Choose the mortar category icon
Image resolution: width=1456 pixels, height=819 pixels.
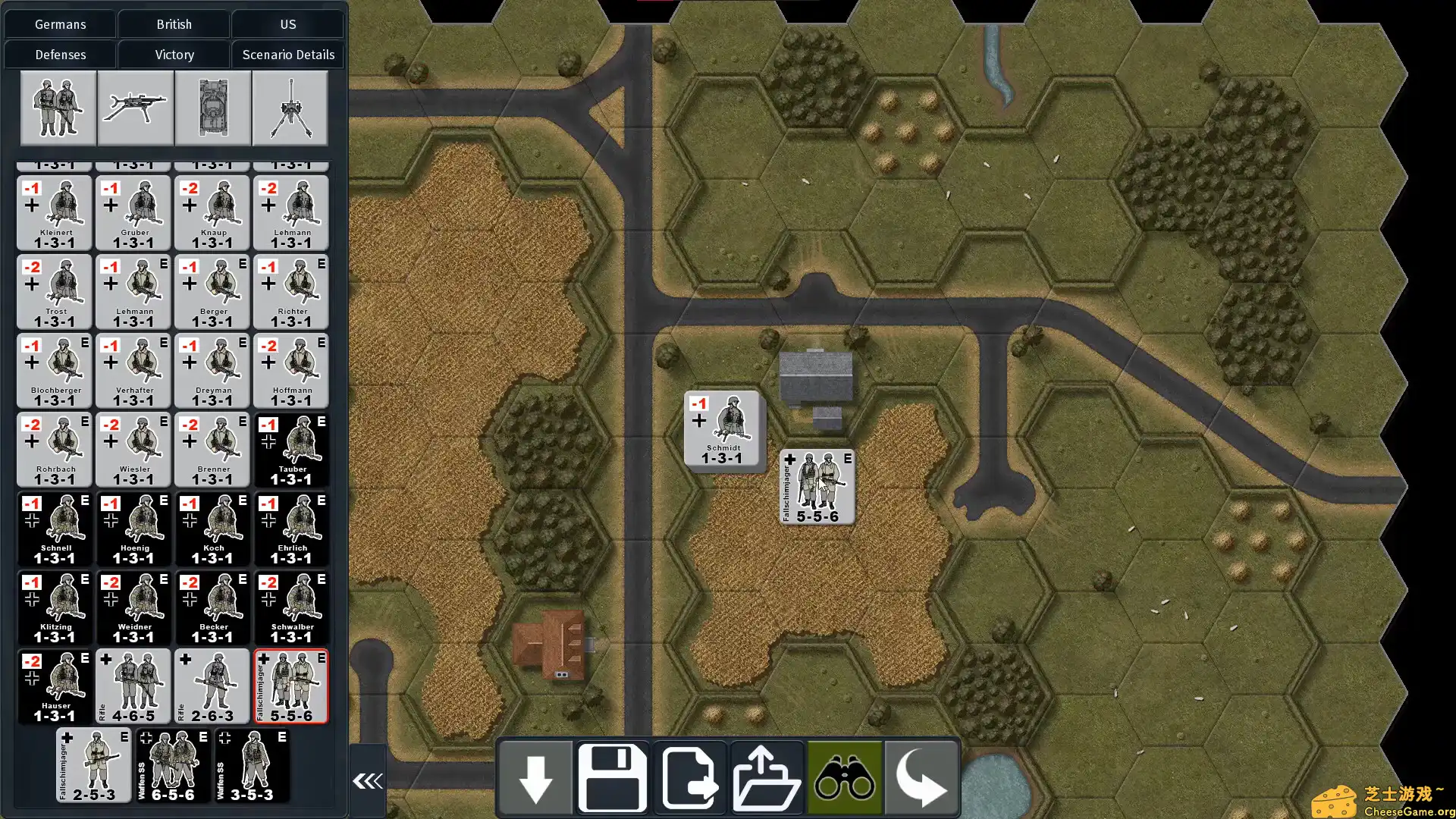290,108
